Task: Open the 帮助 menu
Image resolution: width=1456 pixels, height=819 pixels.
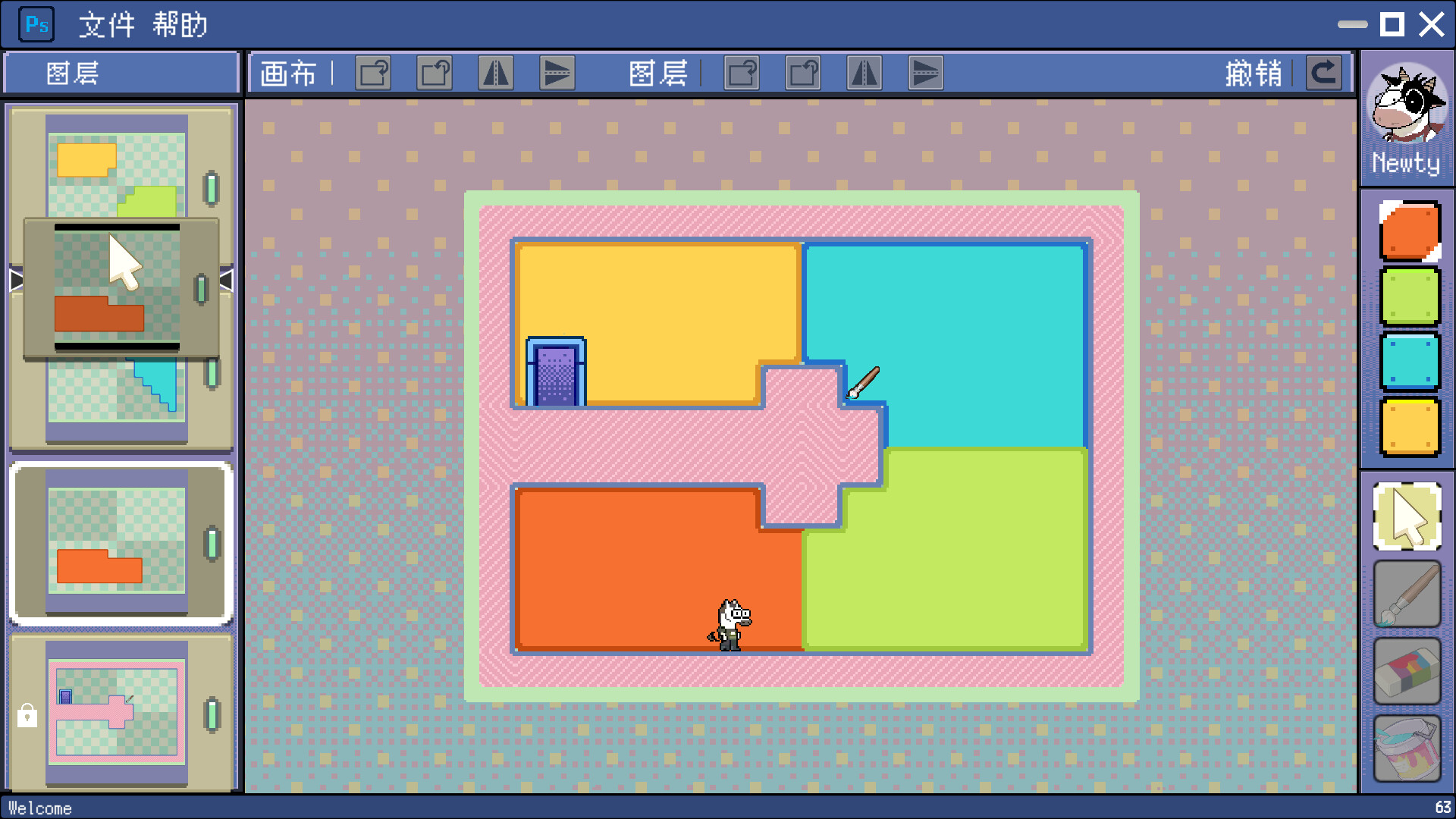Action: [x=182, y=25]
